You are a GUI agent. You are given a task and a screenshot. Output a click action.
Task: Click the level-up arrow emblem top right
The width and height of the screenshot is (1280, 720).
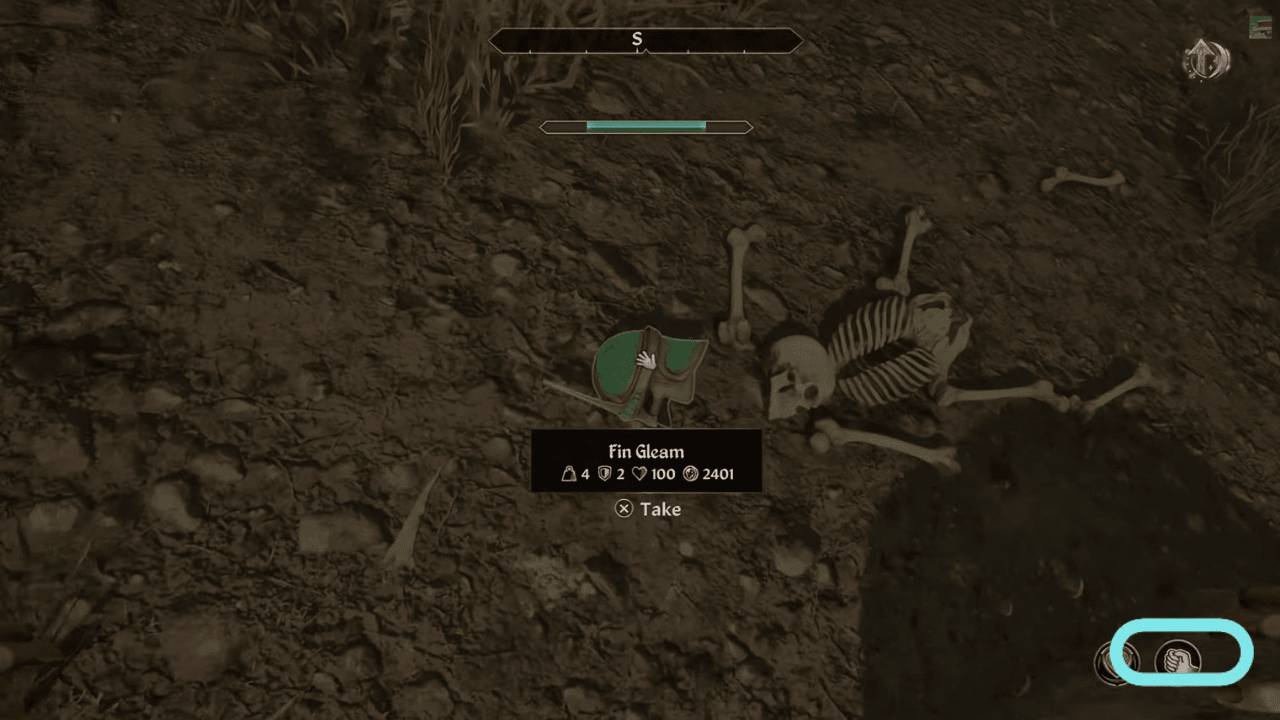point(1205,60)
